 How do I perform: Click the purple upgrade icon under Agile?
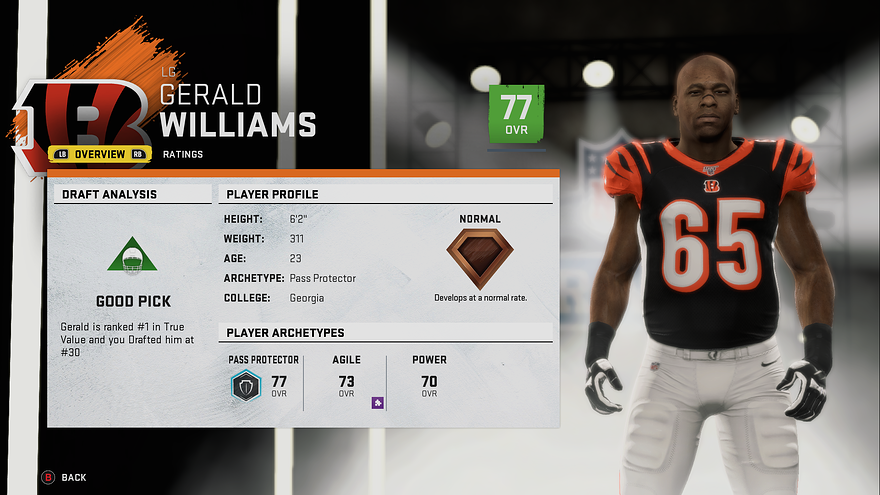point(378,403)
